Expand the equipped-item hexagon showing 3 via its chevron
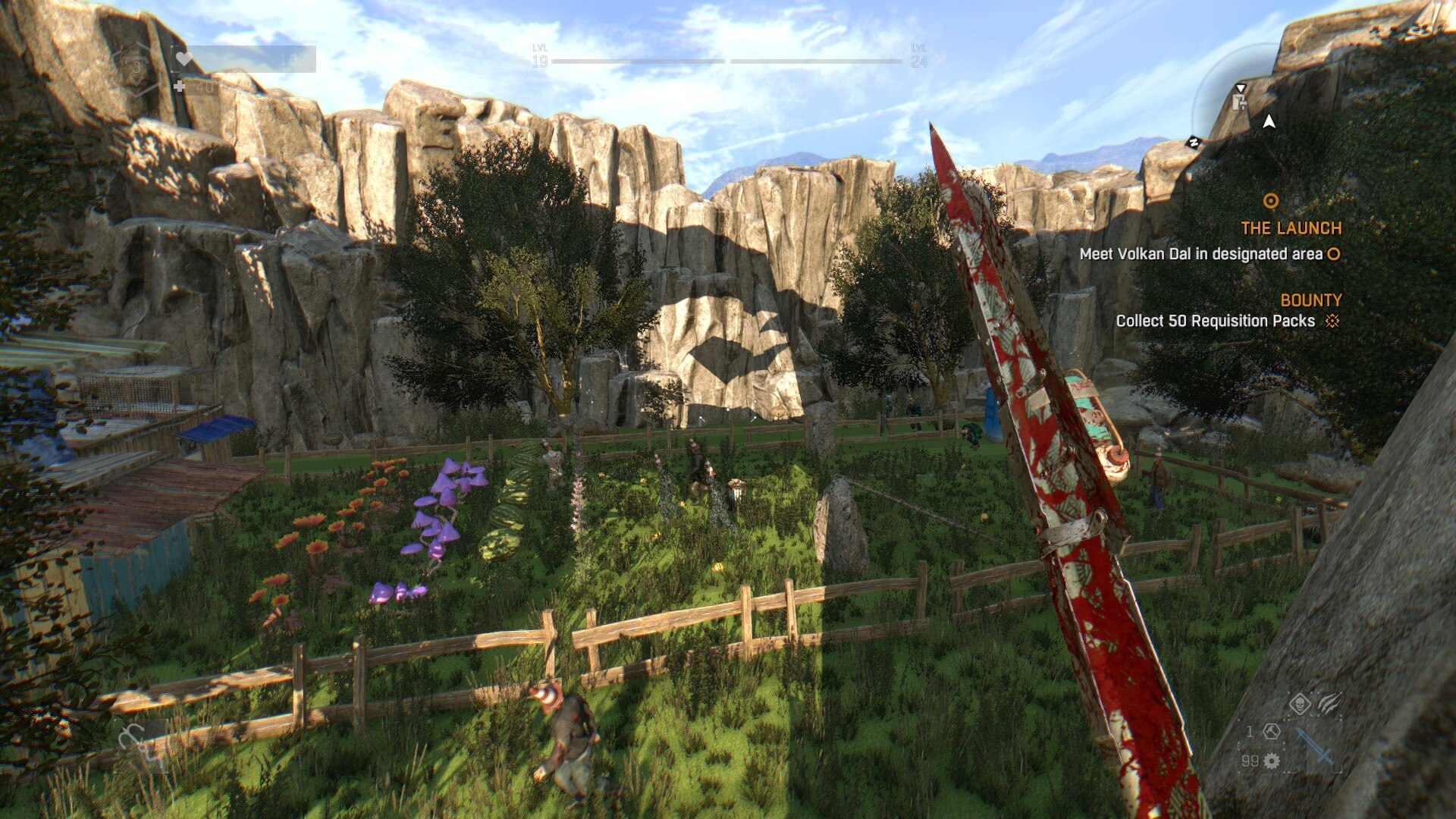The image size is (1456, 819). click(x=136, y=82)
